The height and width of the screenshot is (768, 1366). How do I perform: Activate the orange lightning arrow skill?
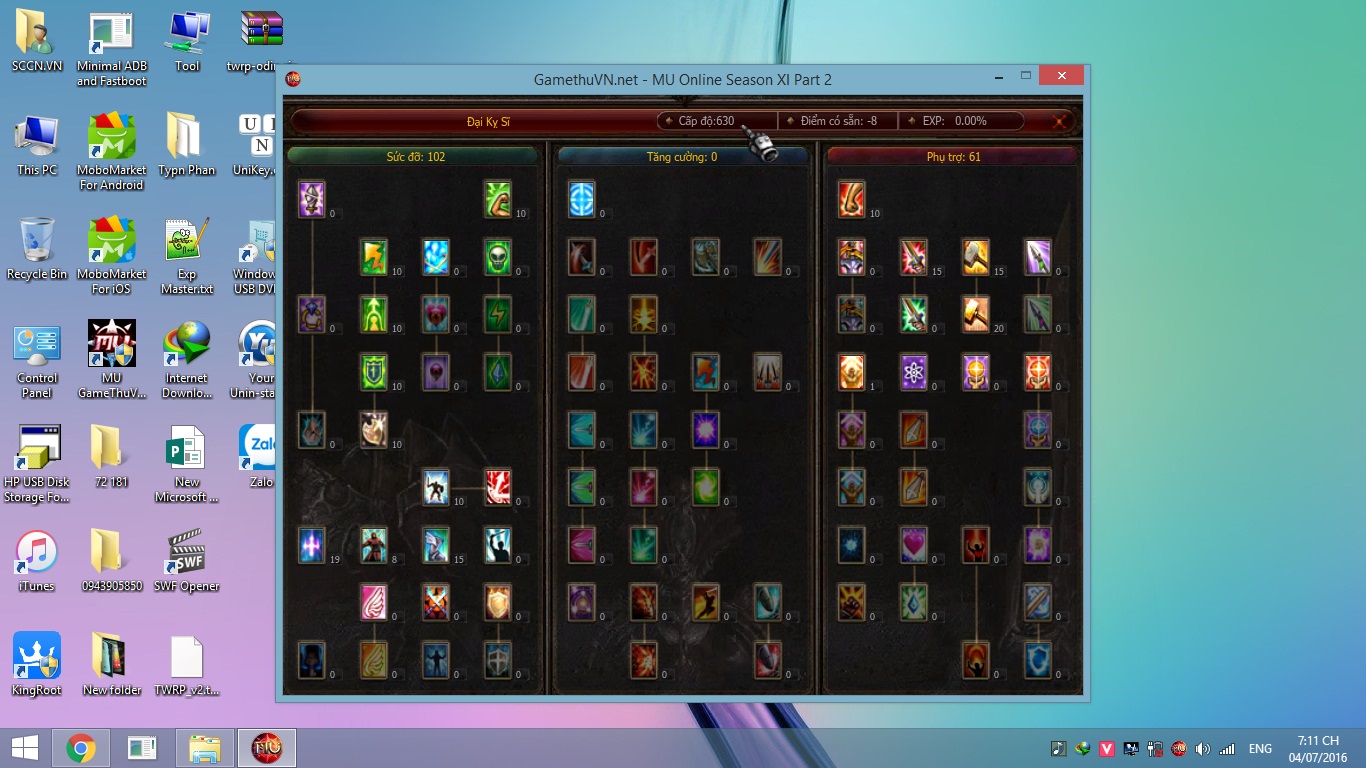[x=374, y=257]
